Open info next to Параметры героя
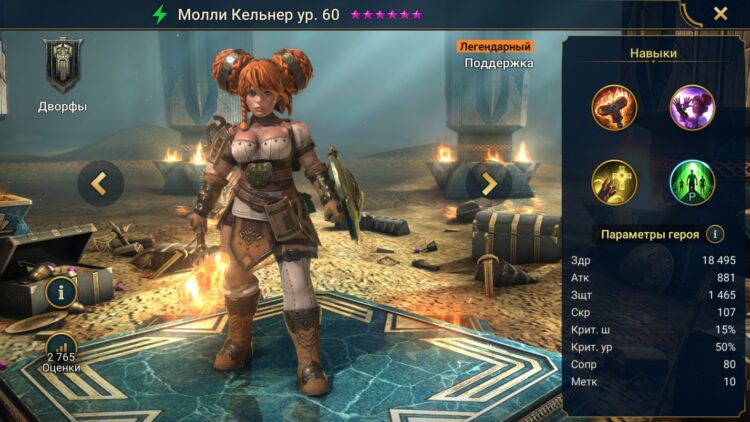The image size is (750, 422). point(715,234)
